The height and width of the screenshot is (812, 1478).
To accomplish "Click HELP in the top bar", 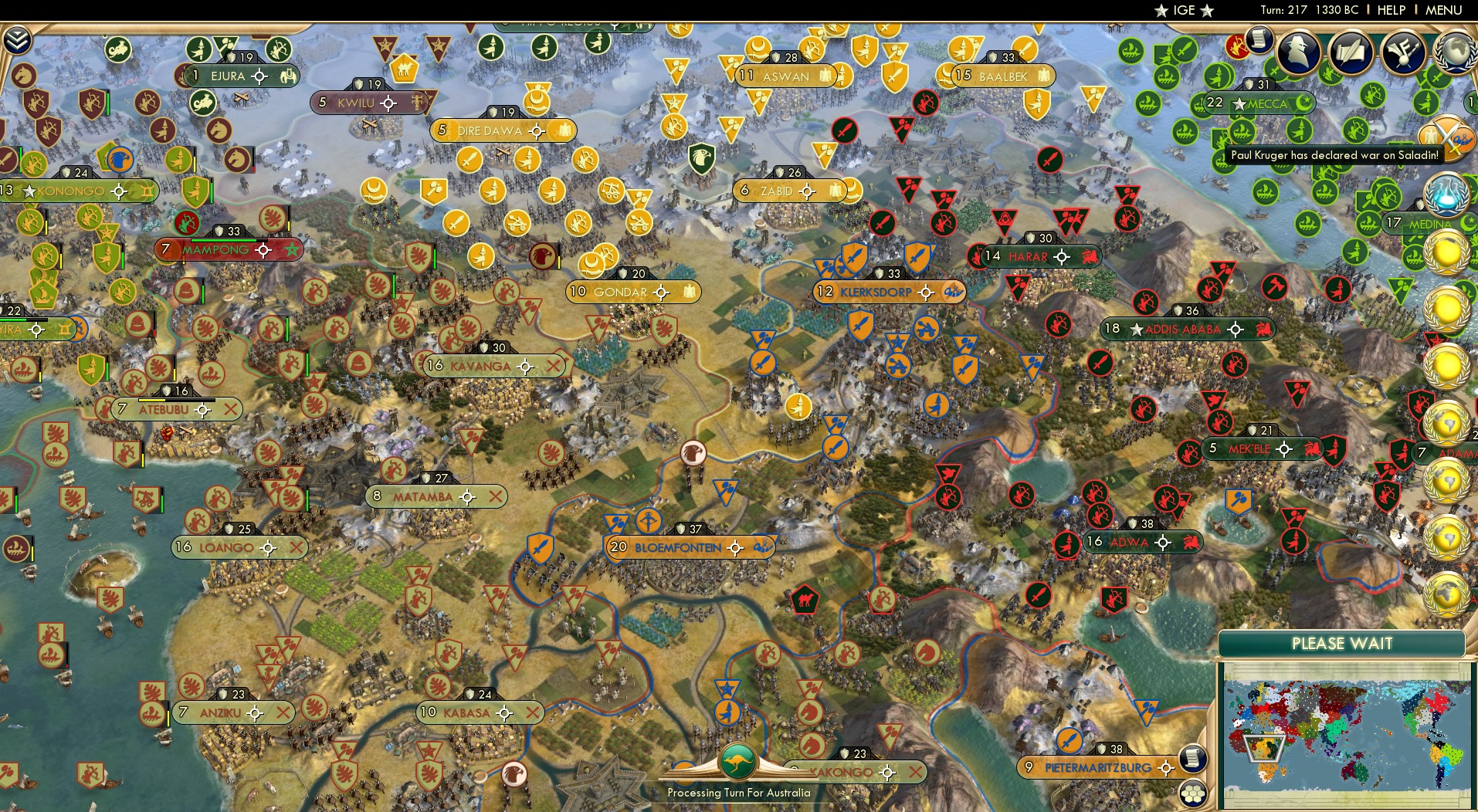I will point(1392,11).
